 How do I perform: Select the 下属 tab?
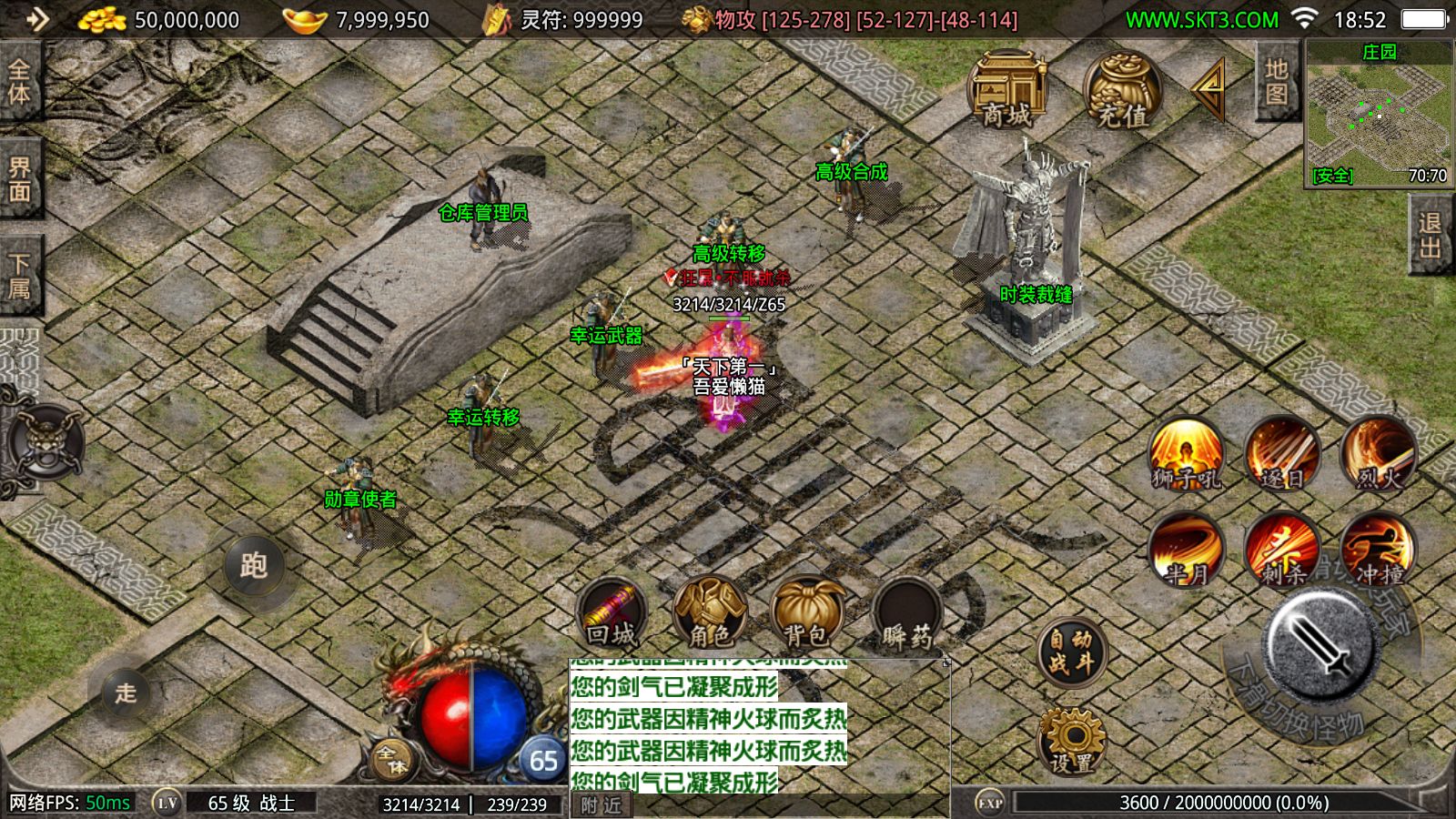tap(19, 277)
